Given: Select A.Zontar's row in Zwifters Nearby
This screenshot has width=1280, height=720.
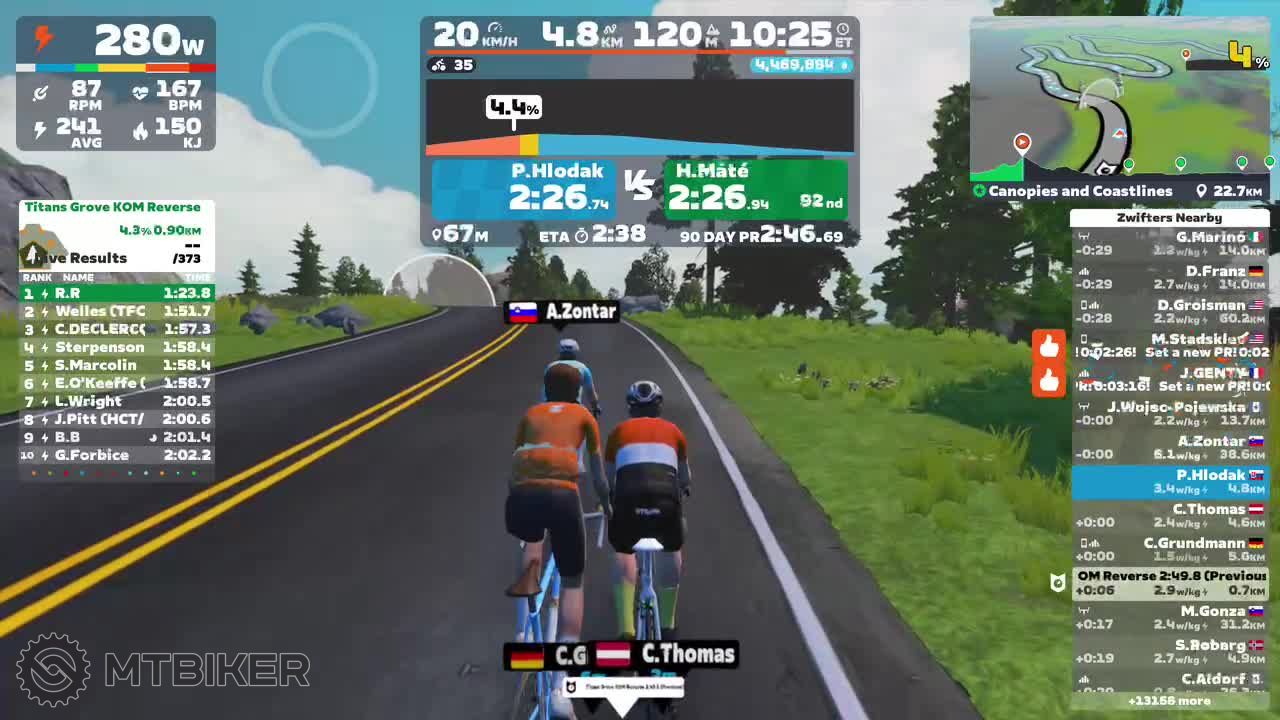Looking at the screenshot, I should [x=1170, y=448].
